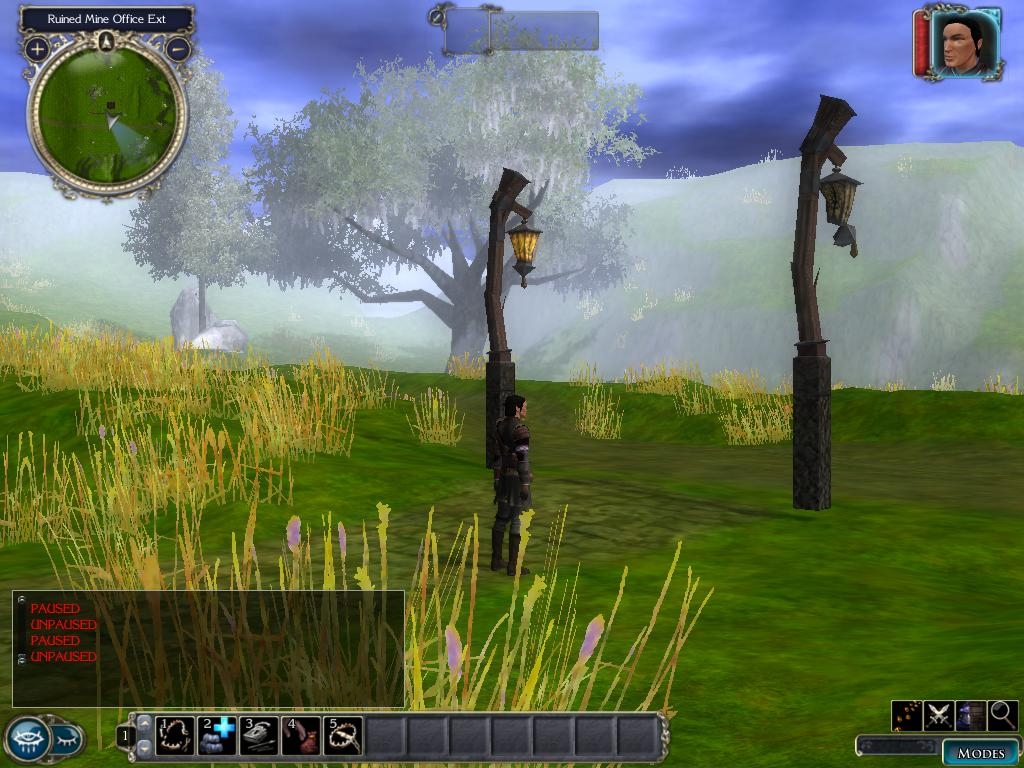The height and width of the screenshot is (768, 1024).
Task: Use hotbar slot 1 beaded necklace item
Action: click(176, 736)
